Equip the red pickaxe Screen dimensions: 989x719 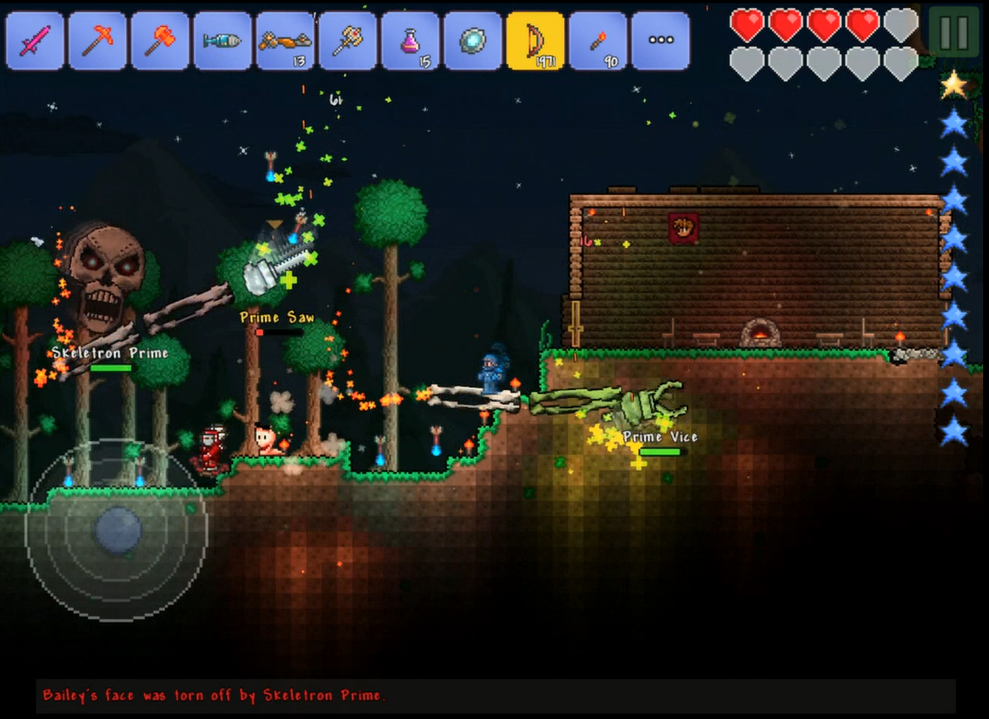97,41
